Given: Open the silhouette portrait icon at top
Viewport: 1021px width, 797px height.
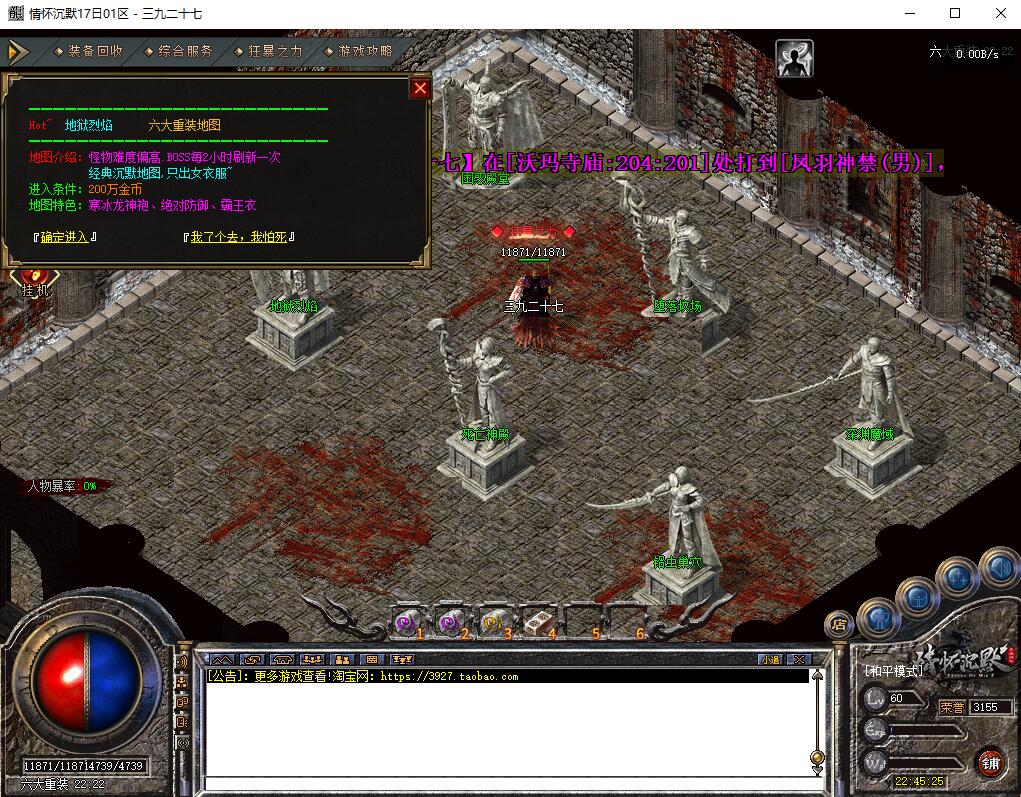Looking at the screenshot, I should coord(795,58).
